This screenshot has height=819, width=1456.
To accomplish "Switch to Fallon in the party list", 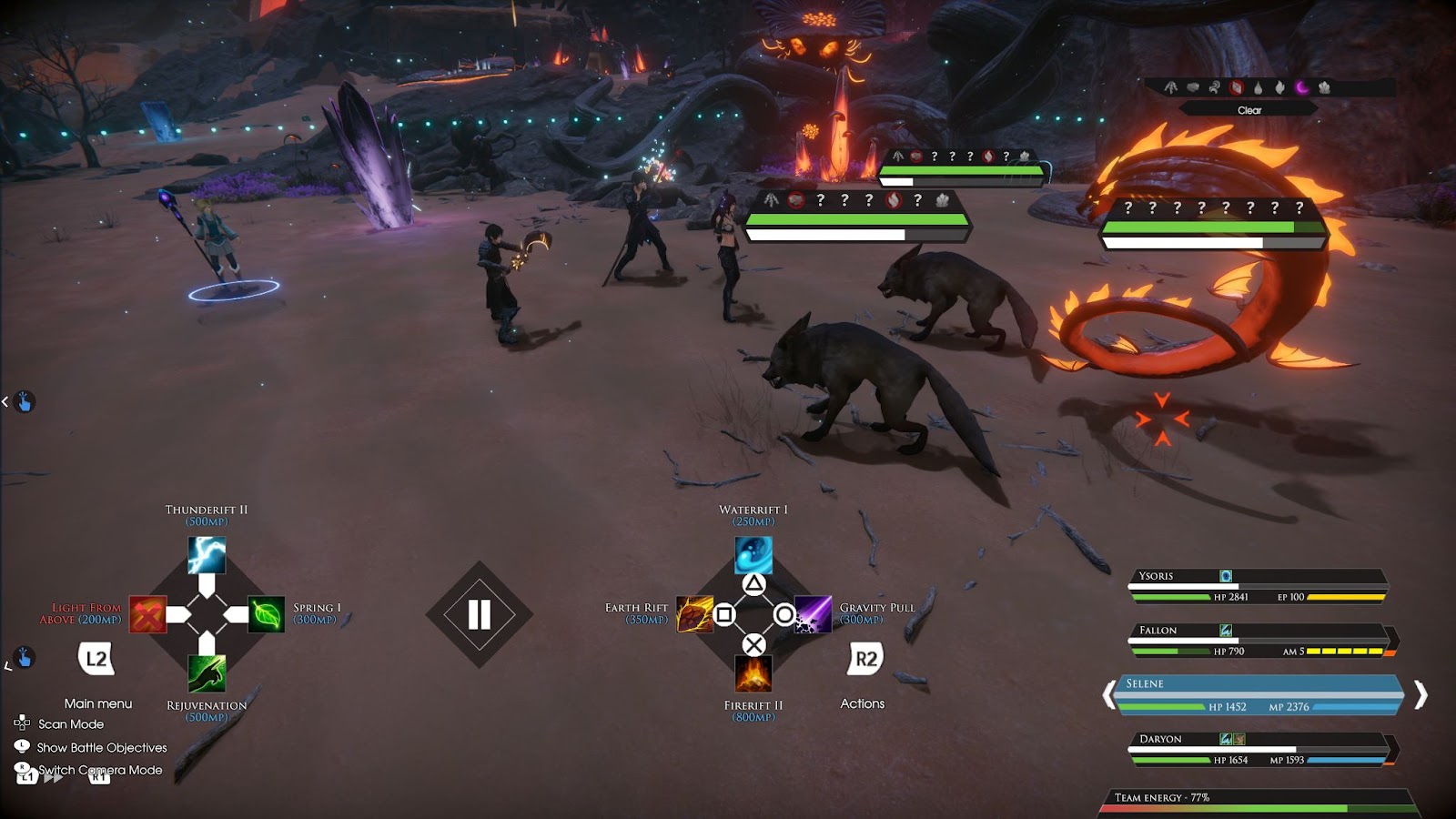I will 1256,641.
